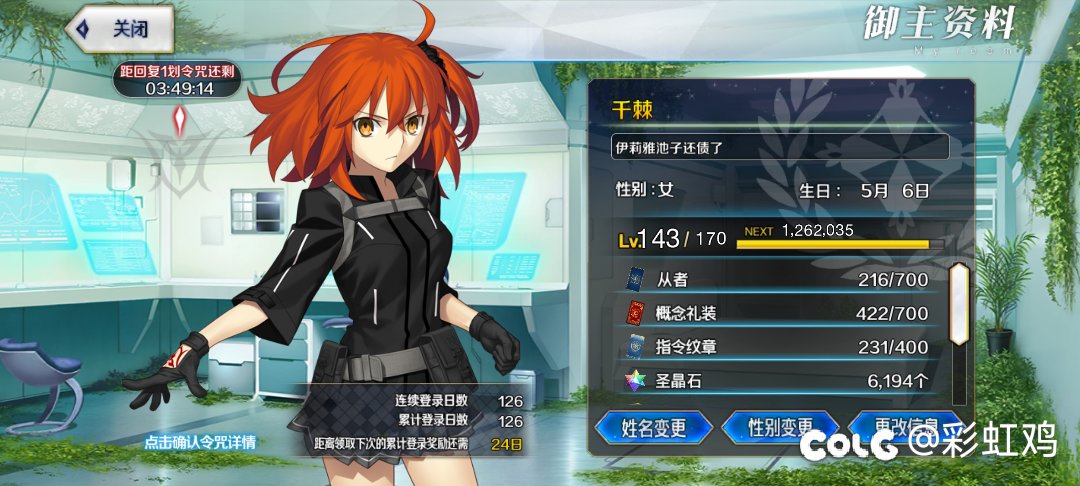Open the 性别变更 gender change option
Image resolution: width=1080 pixels, height=486 pixels.
[780, 429]
